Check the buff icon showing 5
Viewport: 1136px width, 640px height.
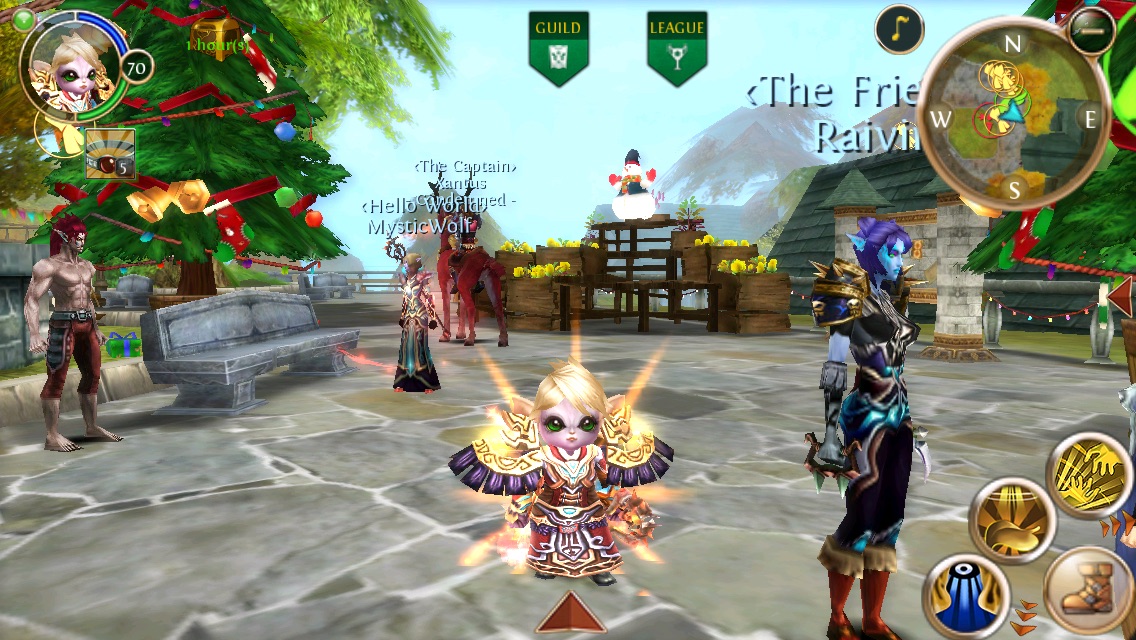click(110, 154)
